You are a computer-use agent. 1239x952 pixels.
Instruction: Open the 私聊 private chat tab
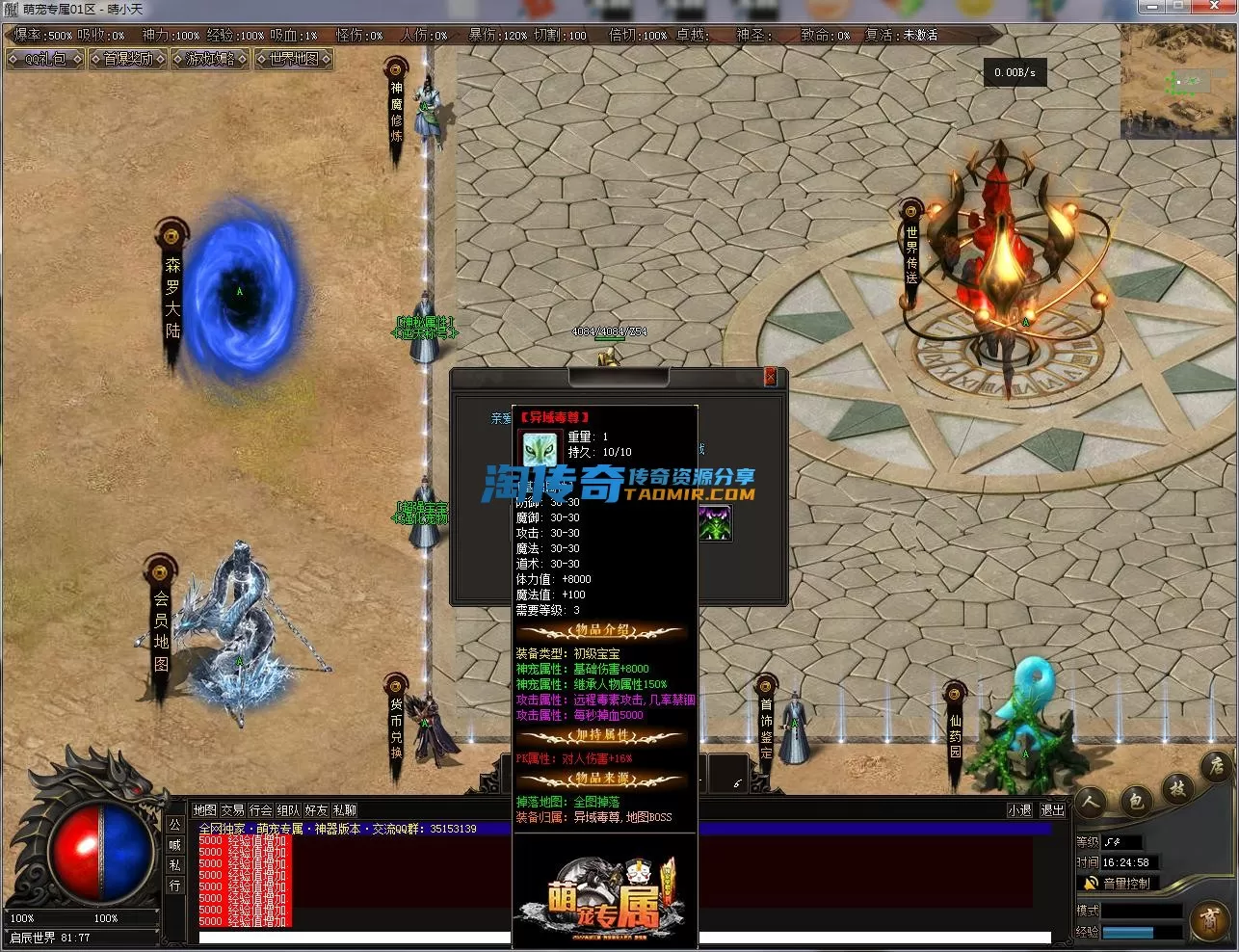[344, 810]
